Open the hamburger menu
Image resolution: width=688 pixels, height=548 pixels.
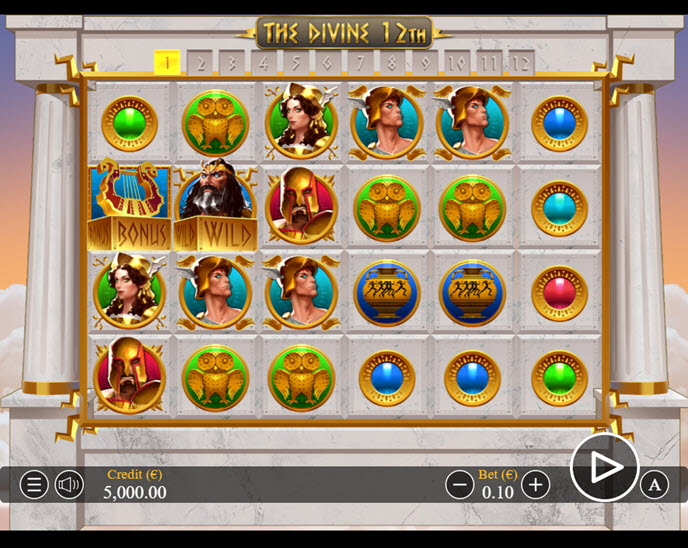tap(34, 485)
